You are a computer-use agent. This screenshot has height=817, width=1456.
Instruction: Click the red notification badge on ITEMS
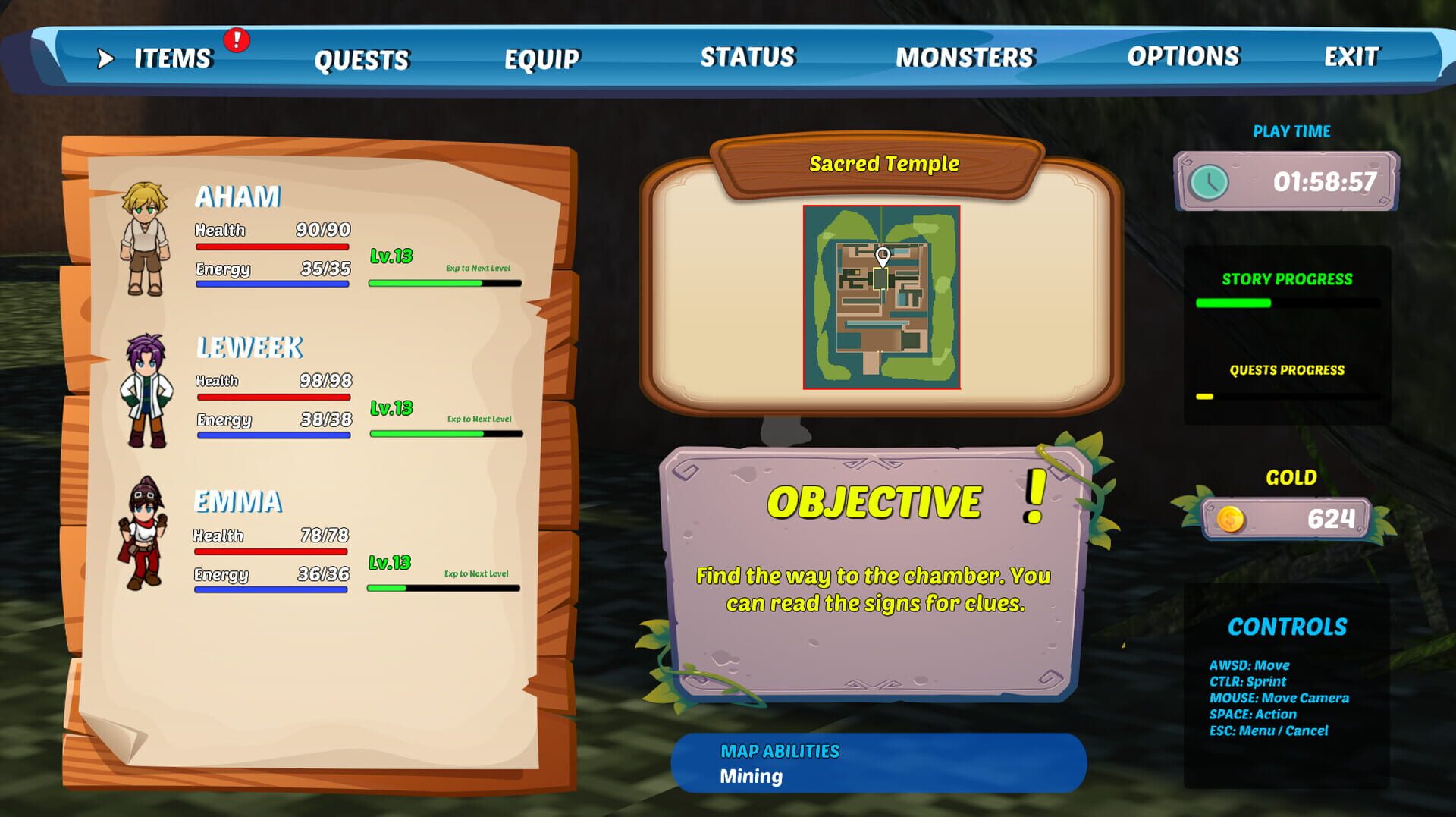point(236,42)
